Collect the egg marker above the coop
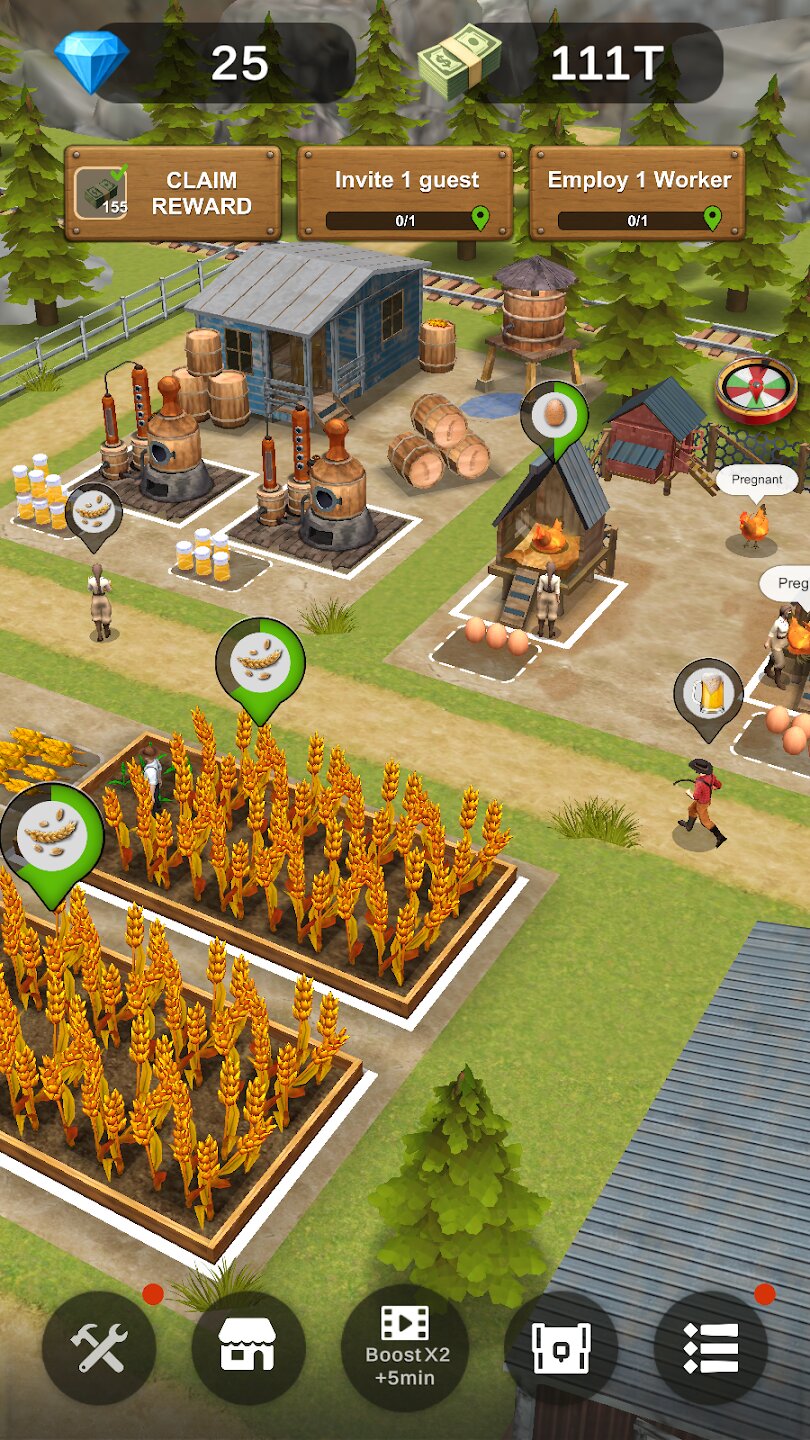The image size is (810, 1440). click(x=554, y=413)
